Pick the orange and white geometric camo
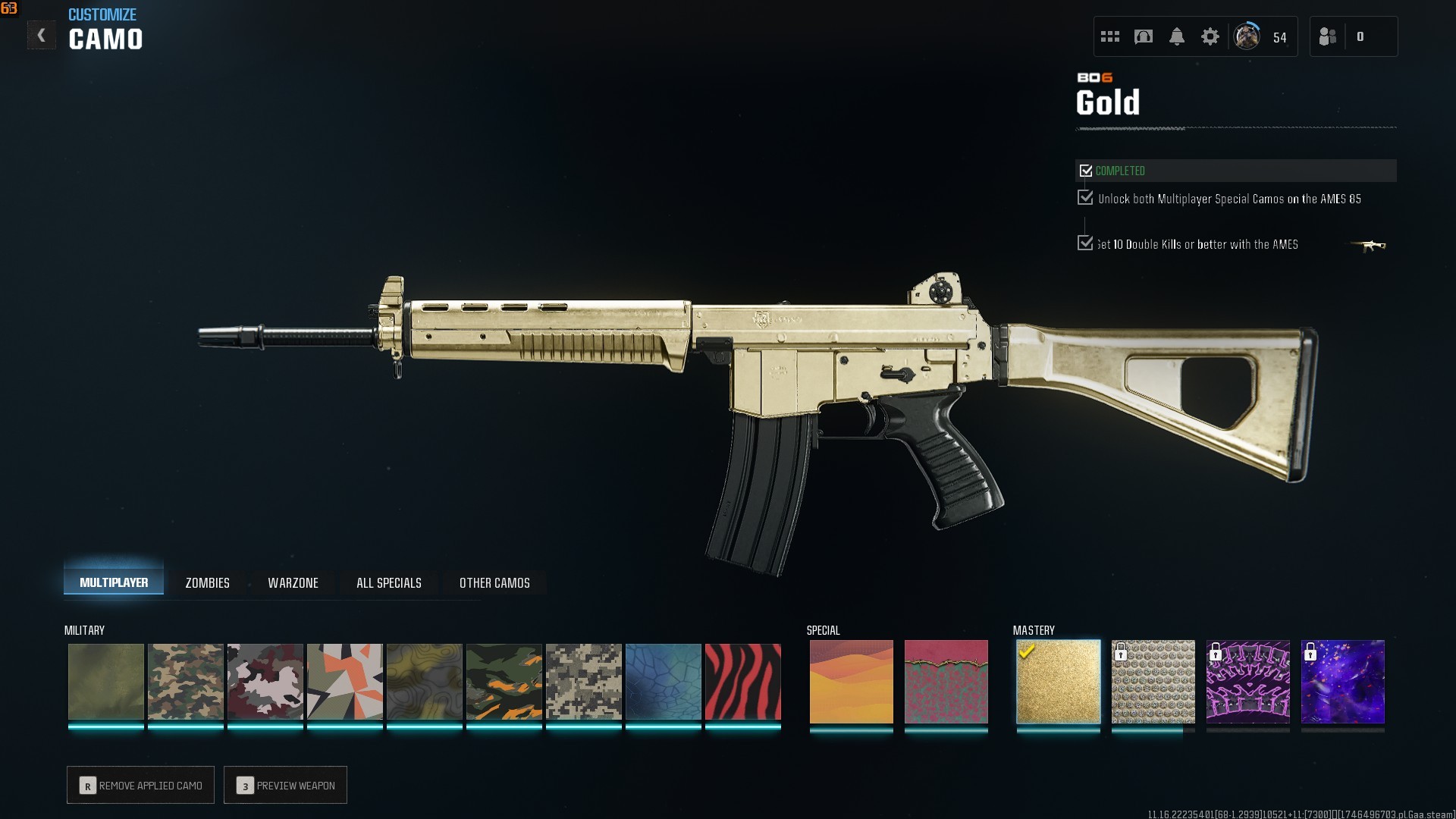The width and height of the screenshot is (1456, 819). click(x=344, y=682)
